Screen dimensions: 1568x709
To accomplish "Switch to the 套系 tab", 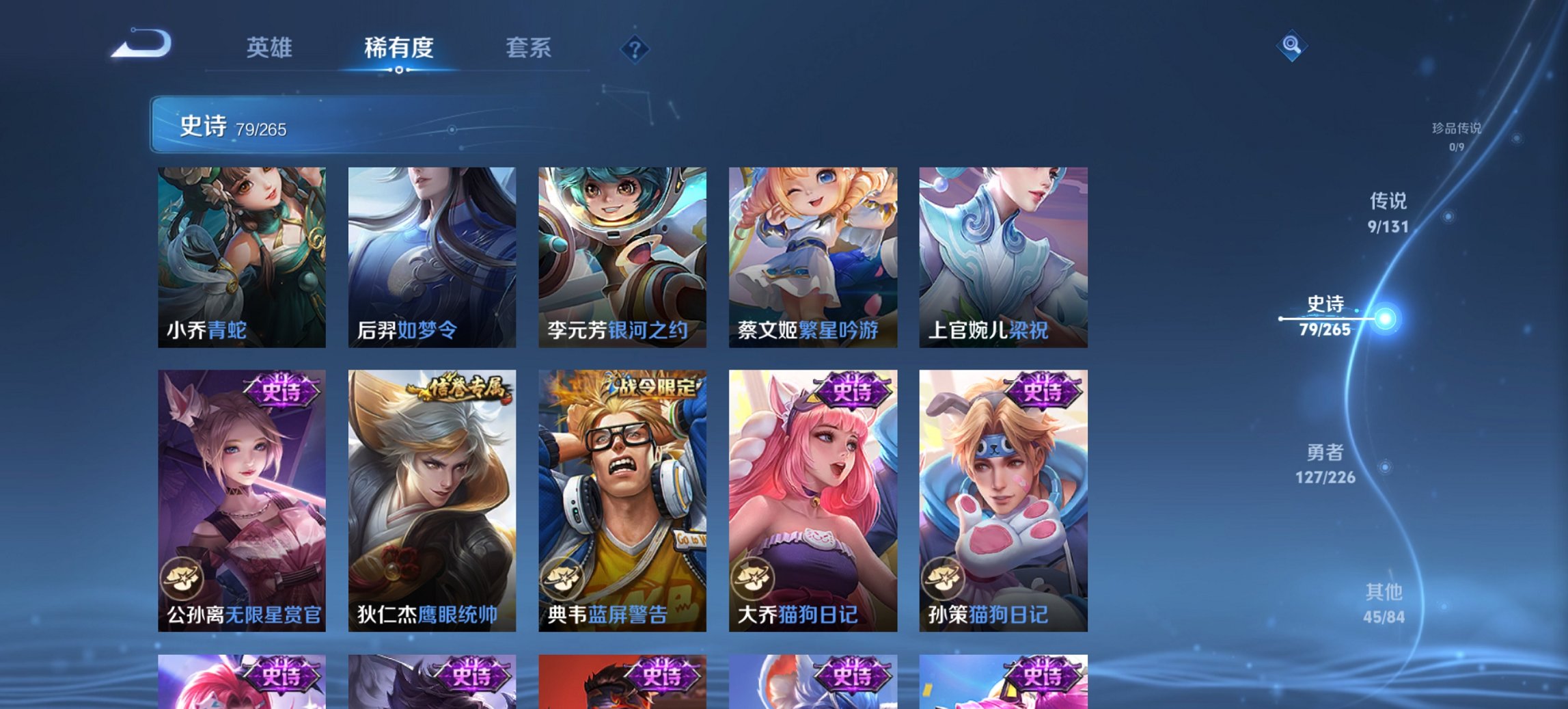I will point(529,49).
